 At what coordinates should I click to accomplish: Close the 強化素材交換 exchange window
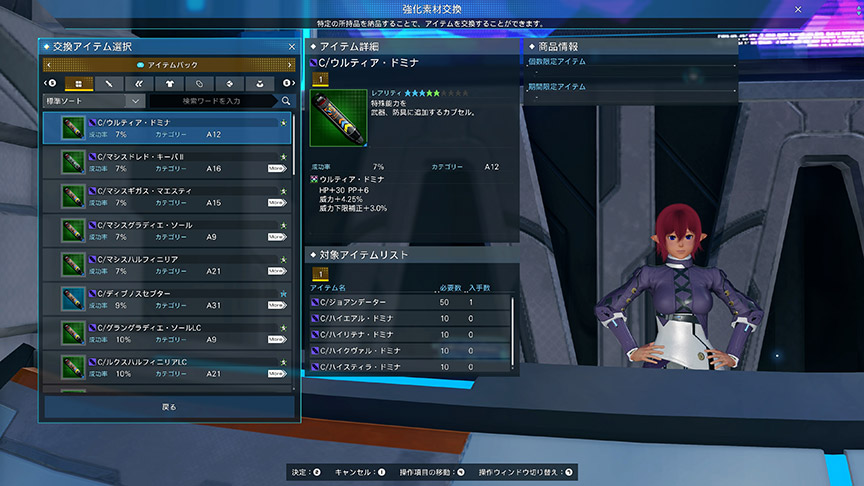pos(798,9)
